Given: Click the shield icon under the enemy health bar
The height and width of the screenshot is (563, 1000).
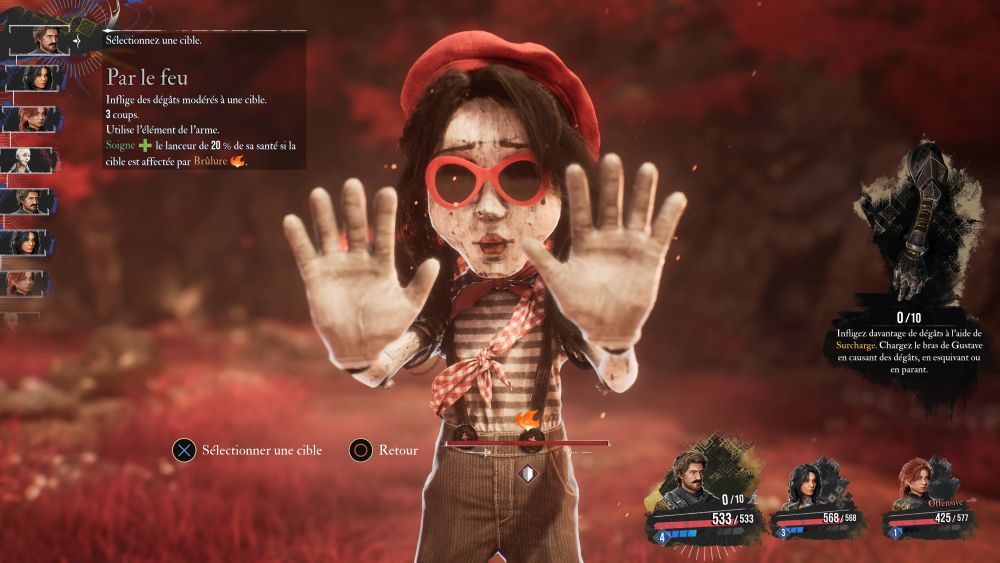Looking at the screenshot, I should [x=527, y=473].
